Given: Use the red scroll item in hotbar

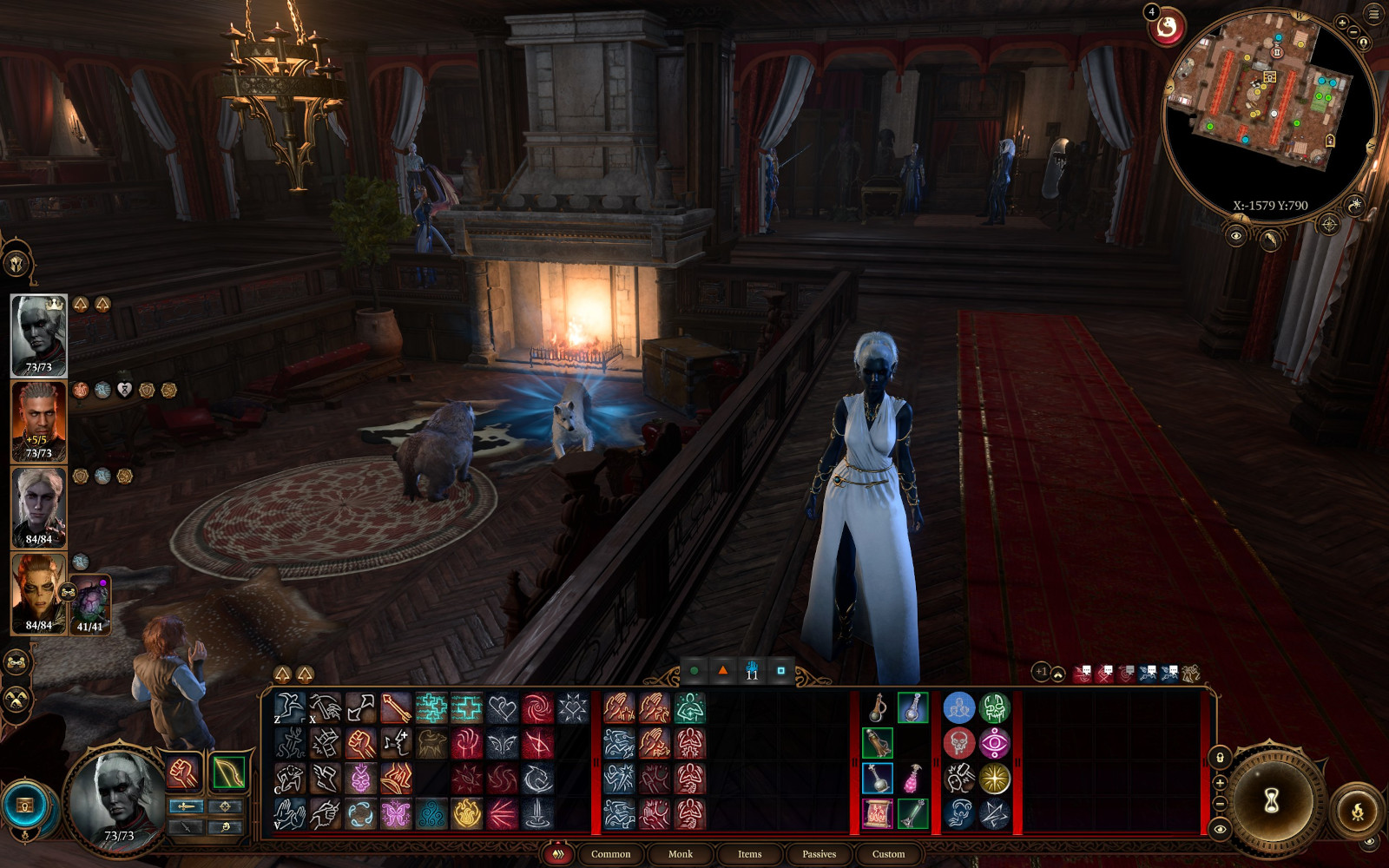Looking at the screenshot, I should pos(877,814).
